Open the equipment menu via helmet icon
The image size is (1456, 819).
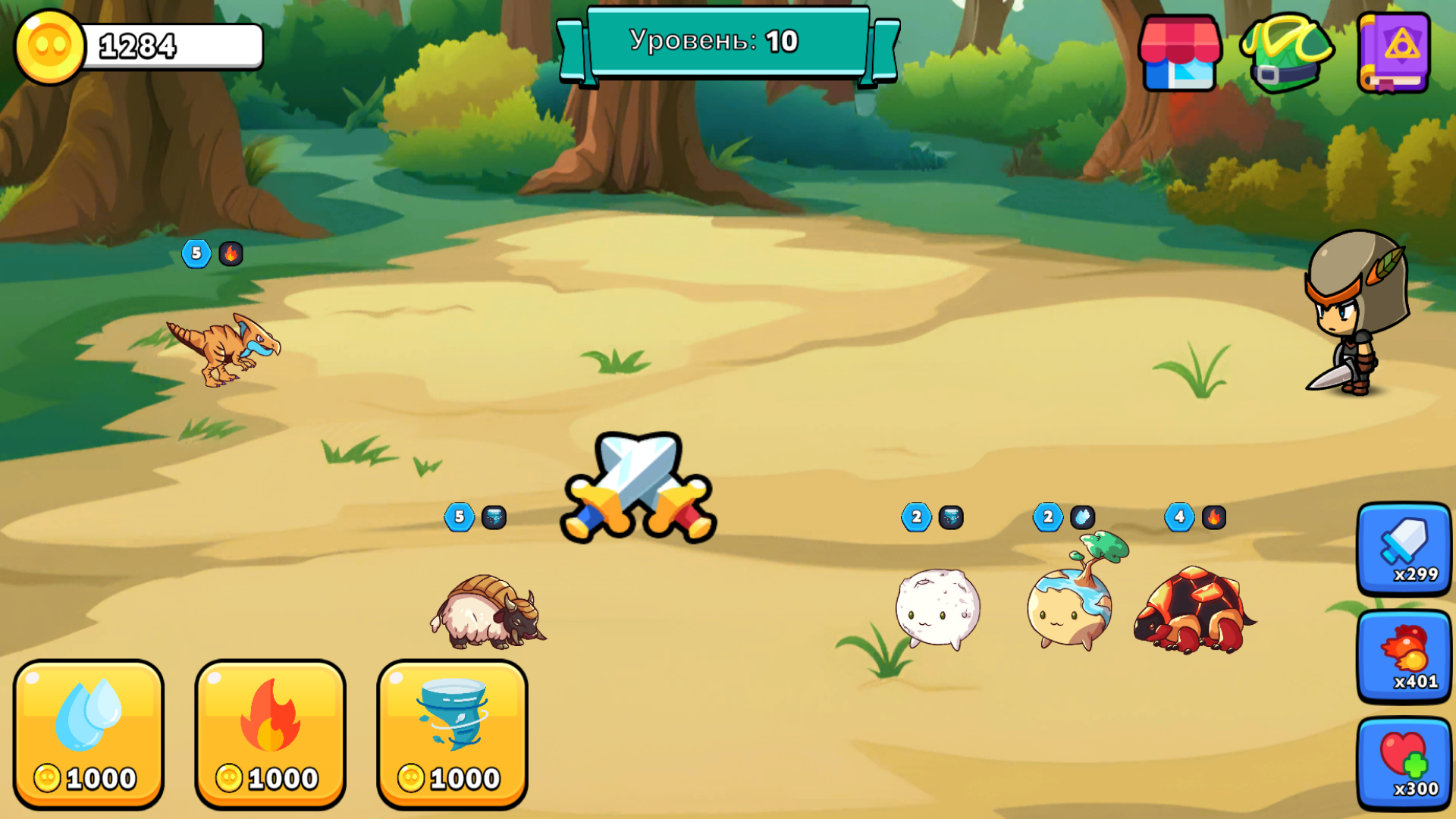pyautogui.click(x=1288, y=53)
